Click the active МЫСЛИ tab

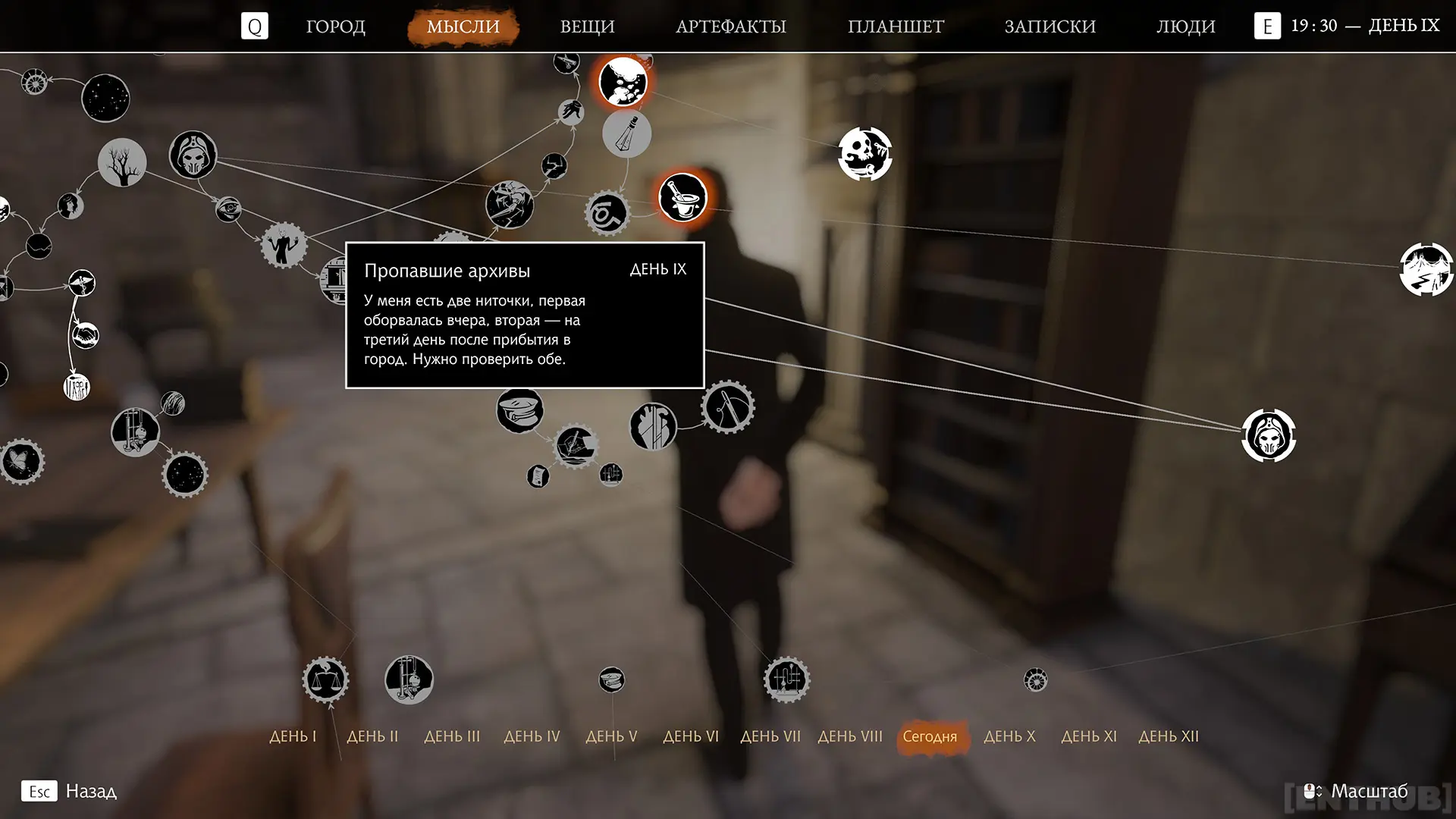(463, 27)
